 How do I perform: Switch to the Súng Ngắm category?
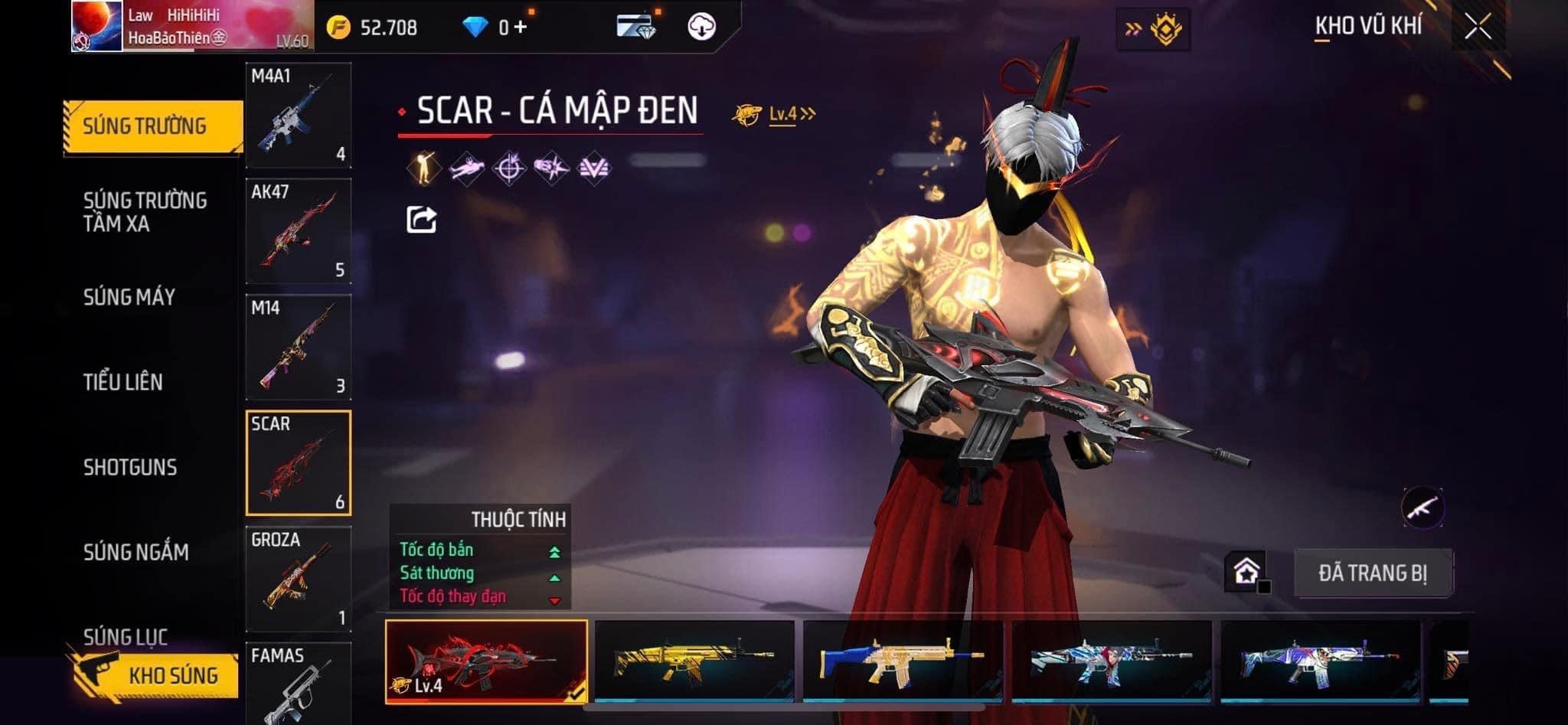(136, 552)
